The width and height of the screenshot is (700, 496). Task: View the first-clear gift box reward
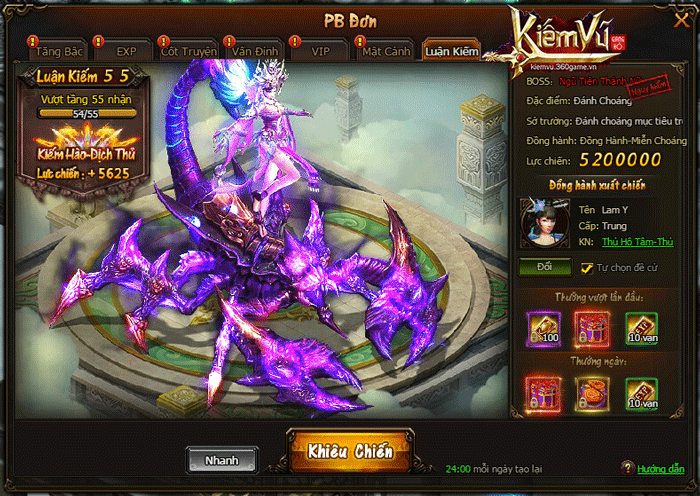593,328
